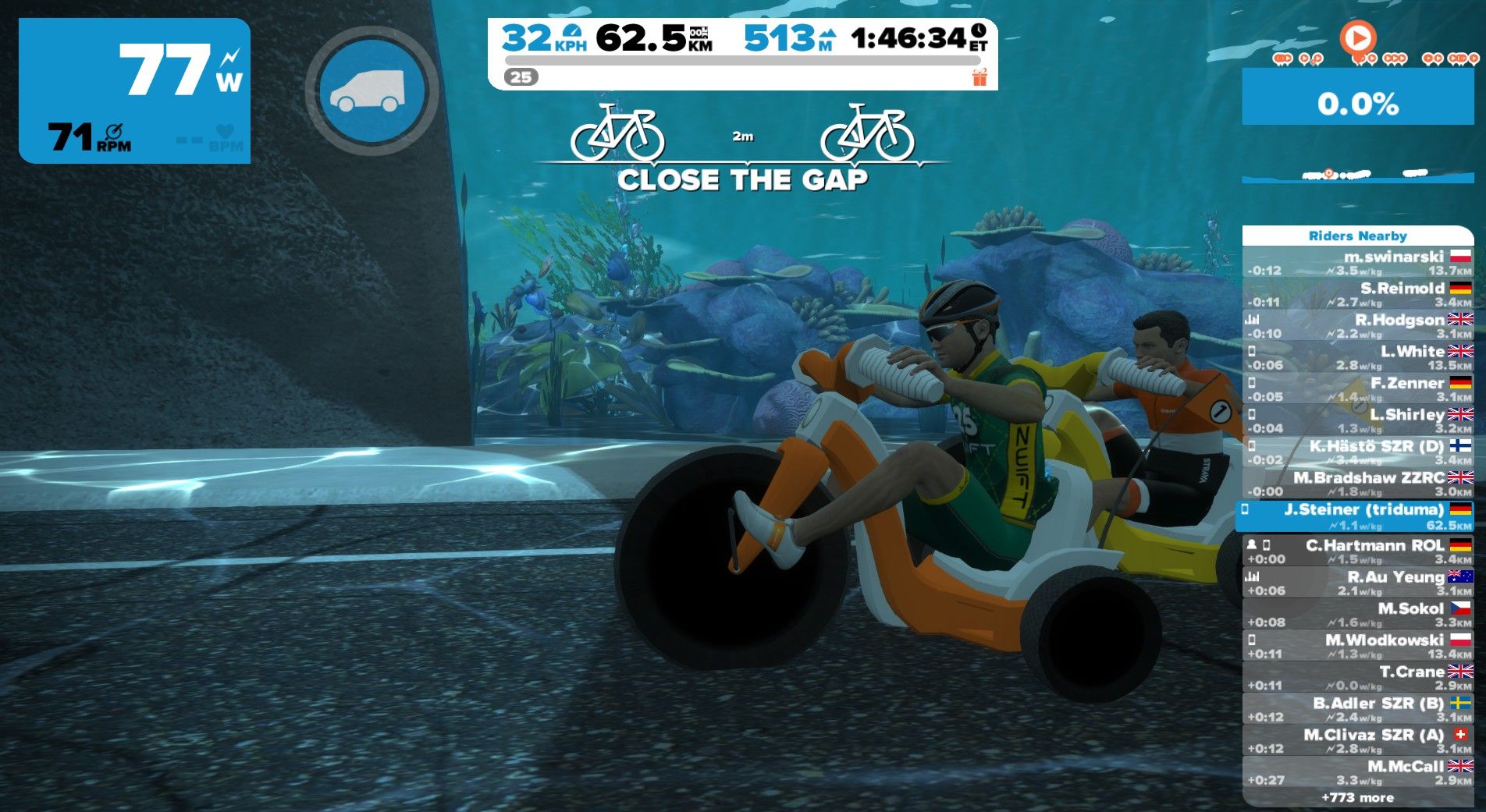
Task: Choose K.Hästö SZR (D) row
Action: [x=1357, y=452]
